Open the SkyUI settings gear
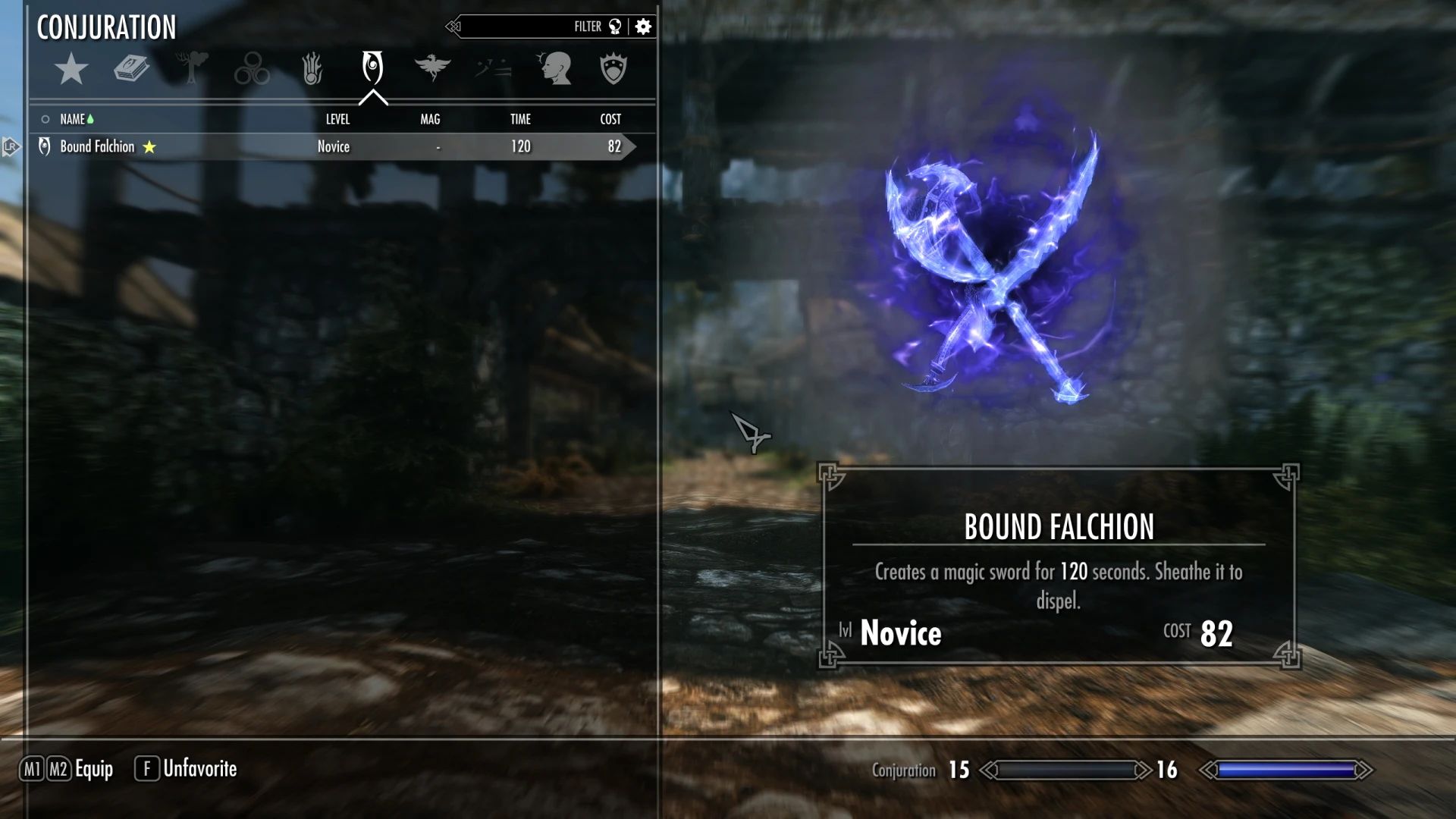1456x819 pixels. coord(642,26)
